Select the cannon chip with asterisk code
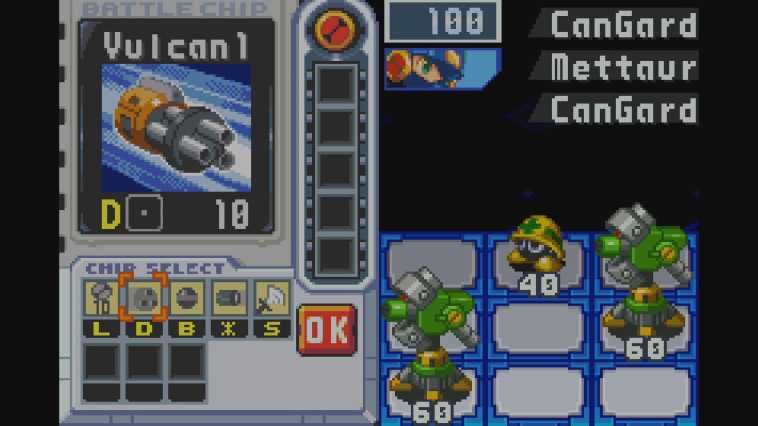The height and width of the screenshot is (426, 758). (228, 298)
